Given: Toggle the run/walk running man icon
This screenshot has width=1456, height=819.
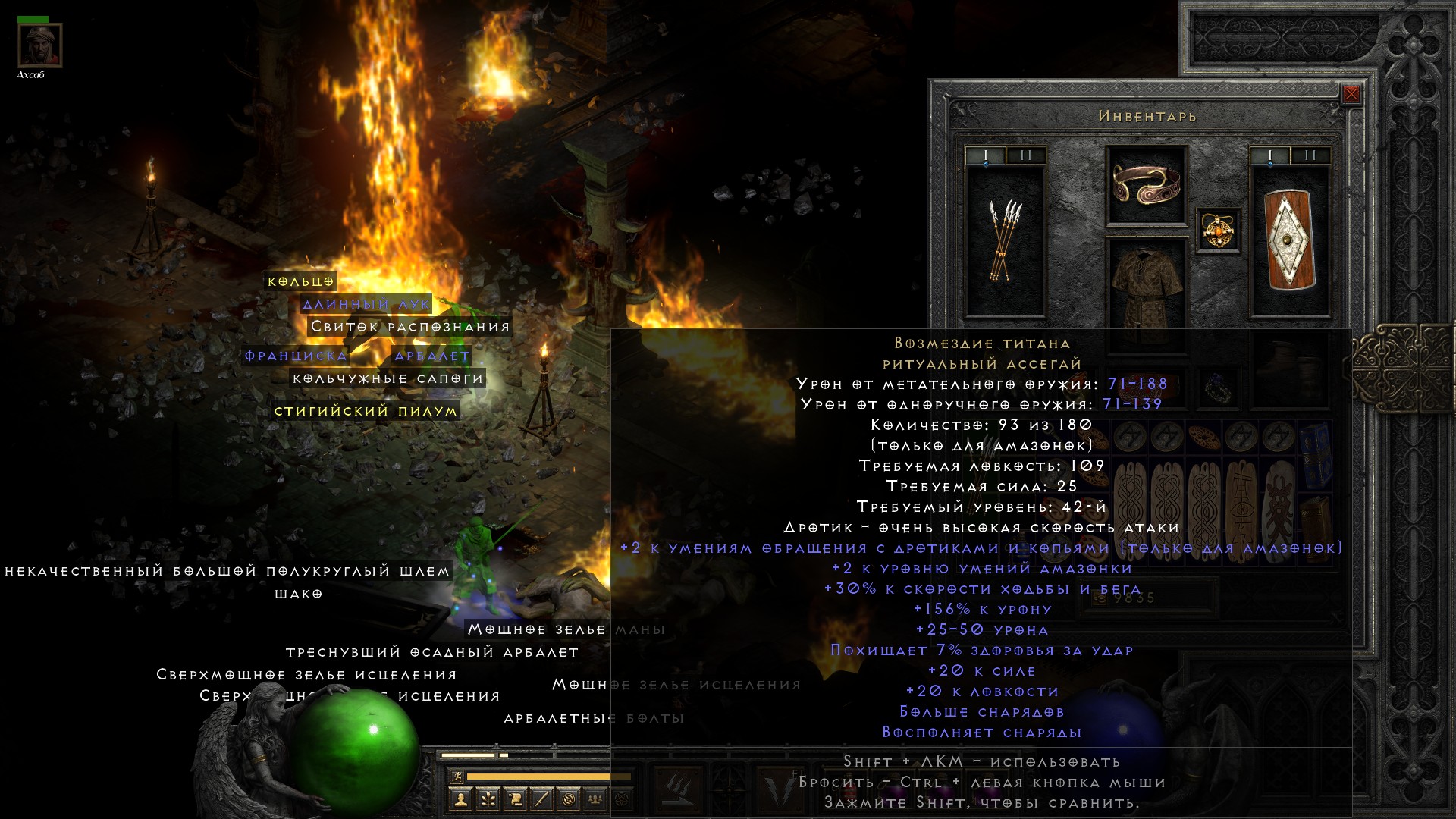Looking at the screenshot, I should tap(457, 776).
